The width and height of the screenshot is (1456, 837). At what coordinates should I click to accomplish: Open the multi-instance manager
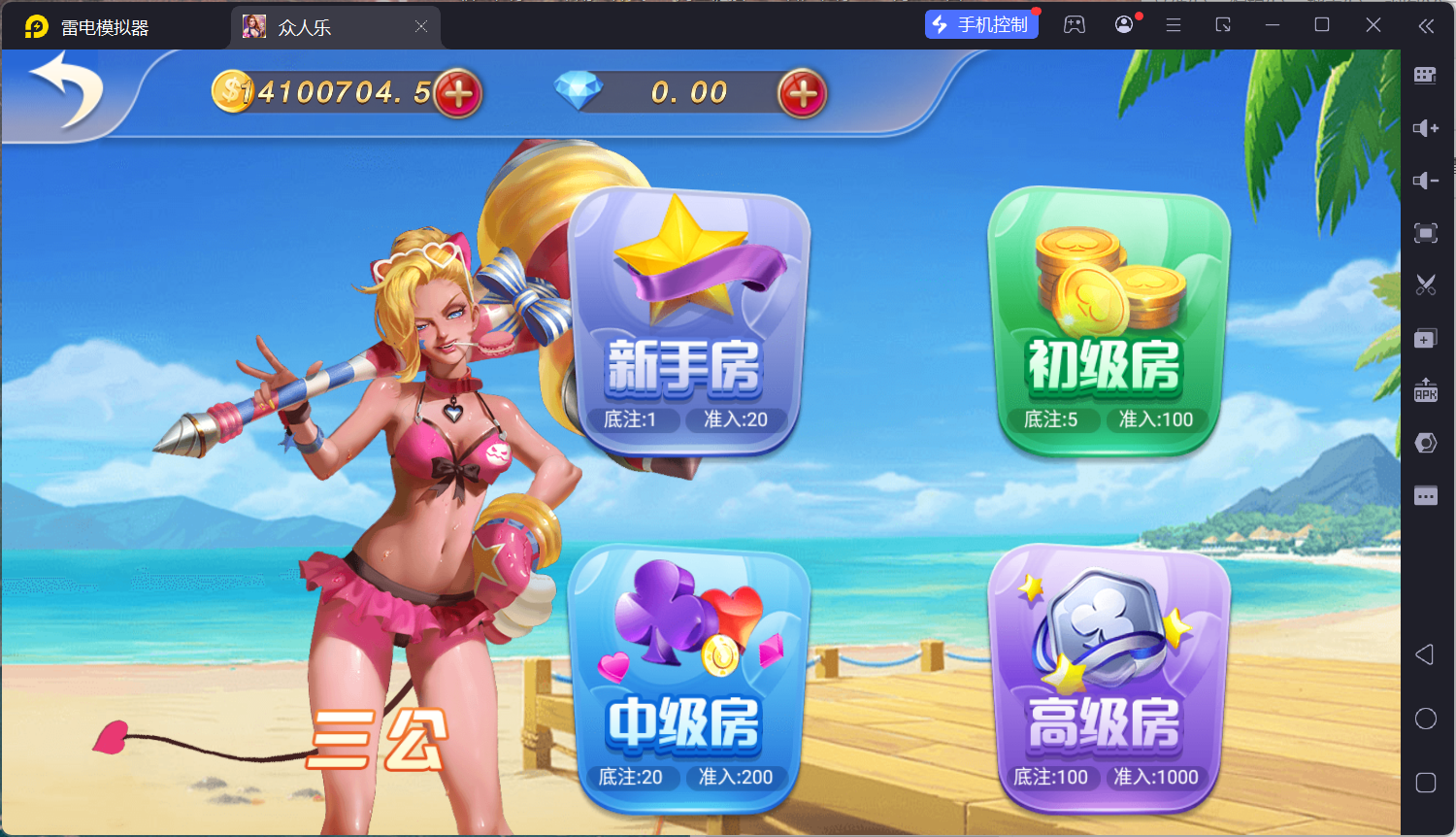pos(1425,338)
